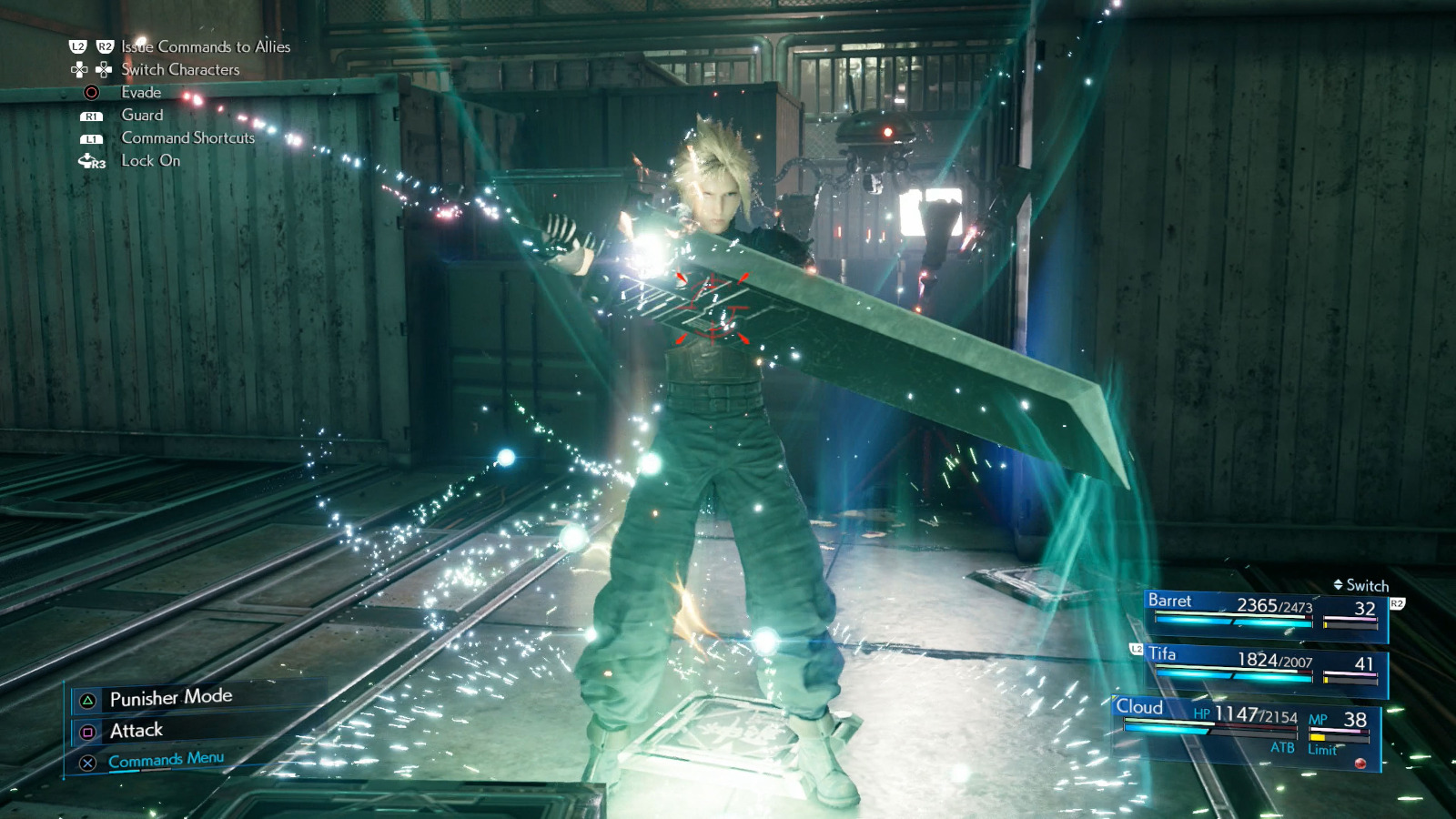Select the Square icon beside Attack

86,731
